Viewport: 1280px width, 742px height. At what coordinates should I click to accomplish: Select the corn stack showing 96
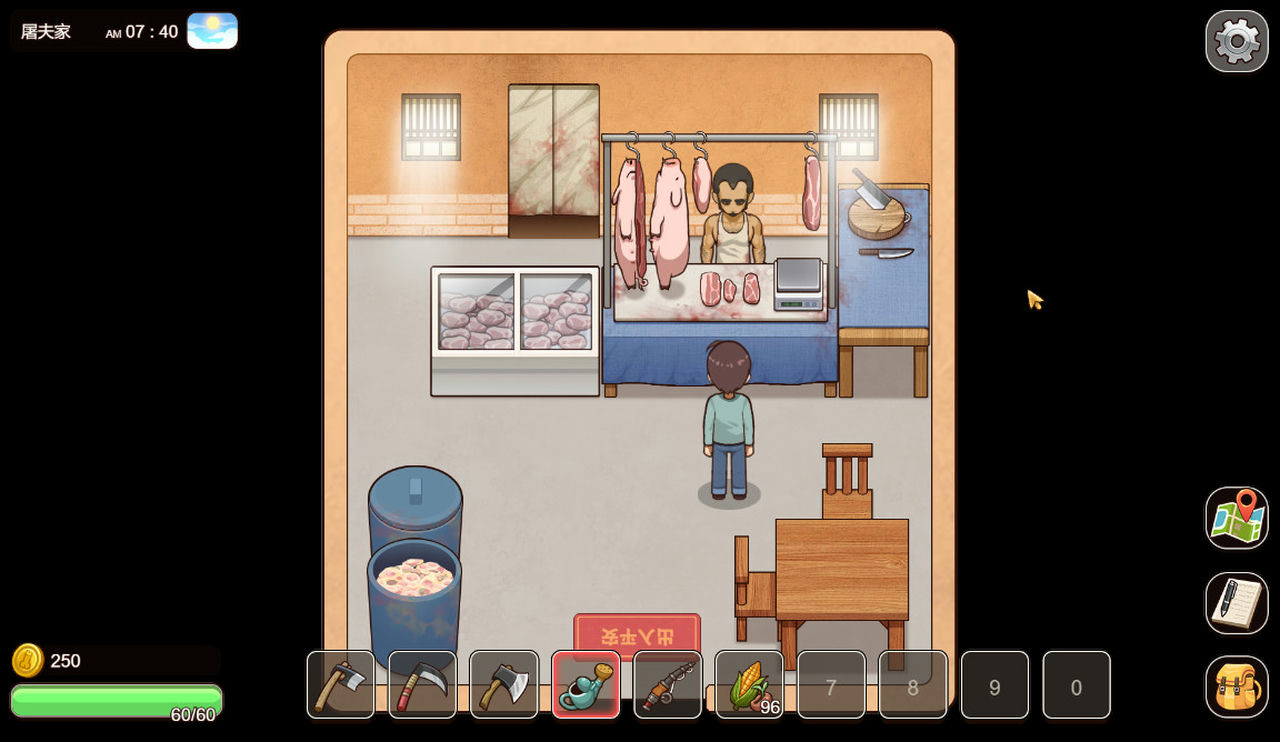click(749, 686)
